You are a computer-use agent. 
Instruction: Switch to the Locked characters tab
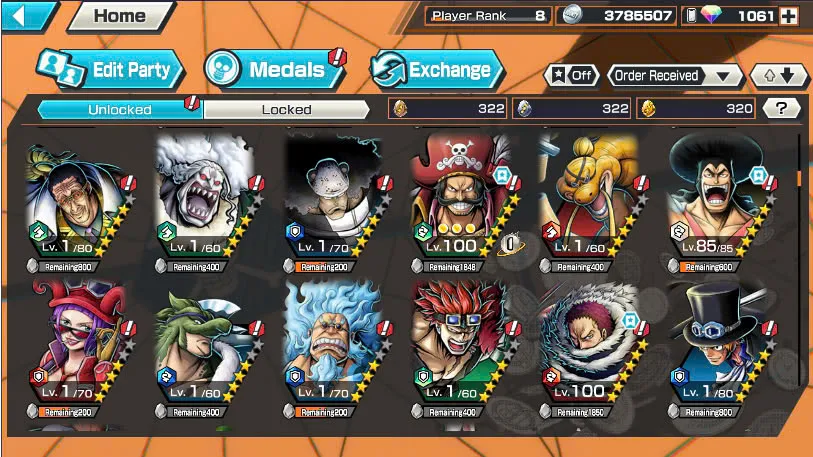(x=287, y=109)
